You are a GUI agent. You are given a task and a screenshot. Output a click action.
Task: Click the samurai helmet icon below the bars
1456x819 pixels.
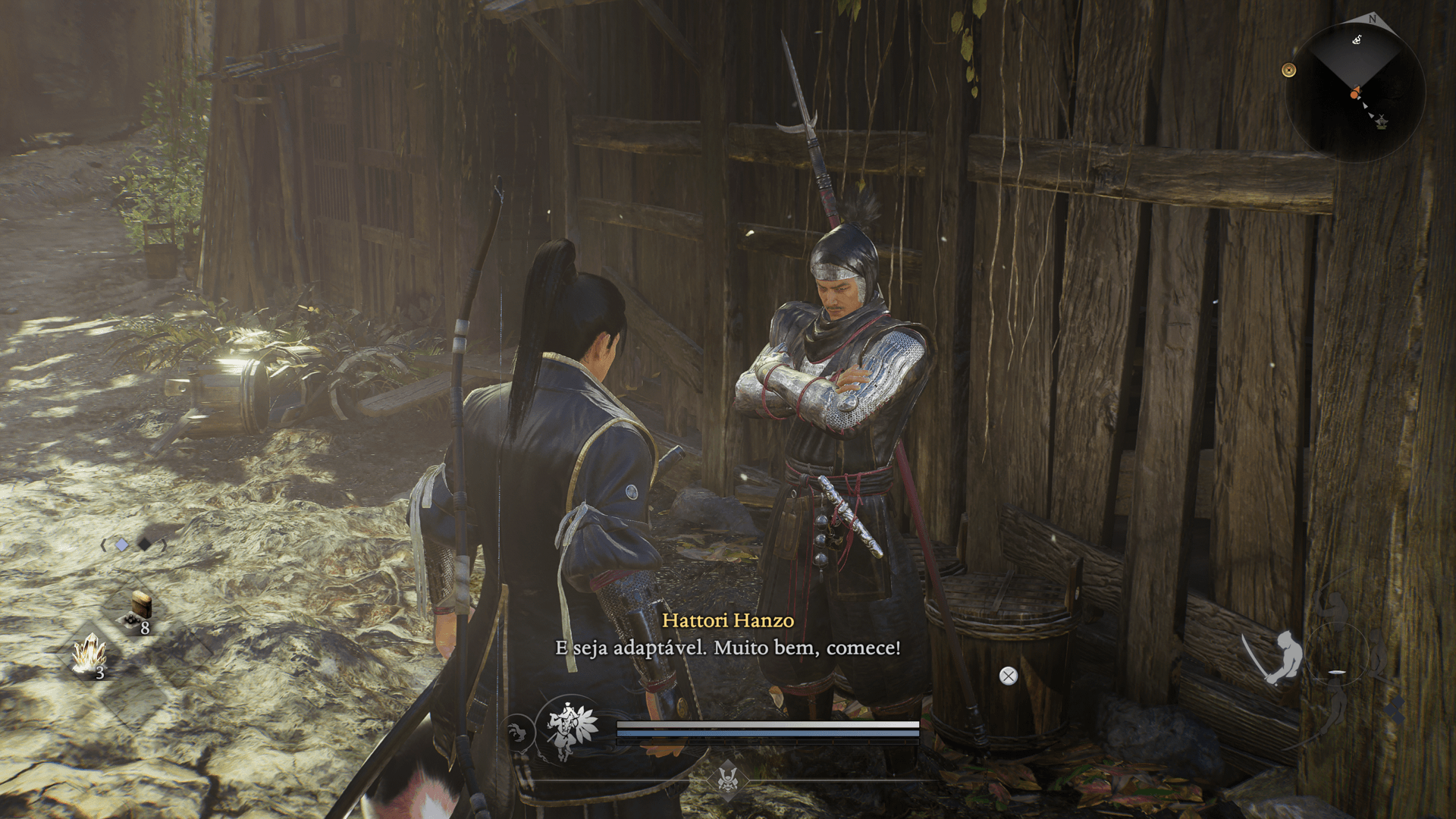(x=728, y=778)
